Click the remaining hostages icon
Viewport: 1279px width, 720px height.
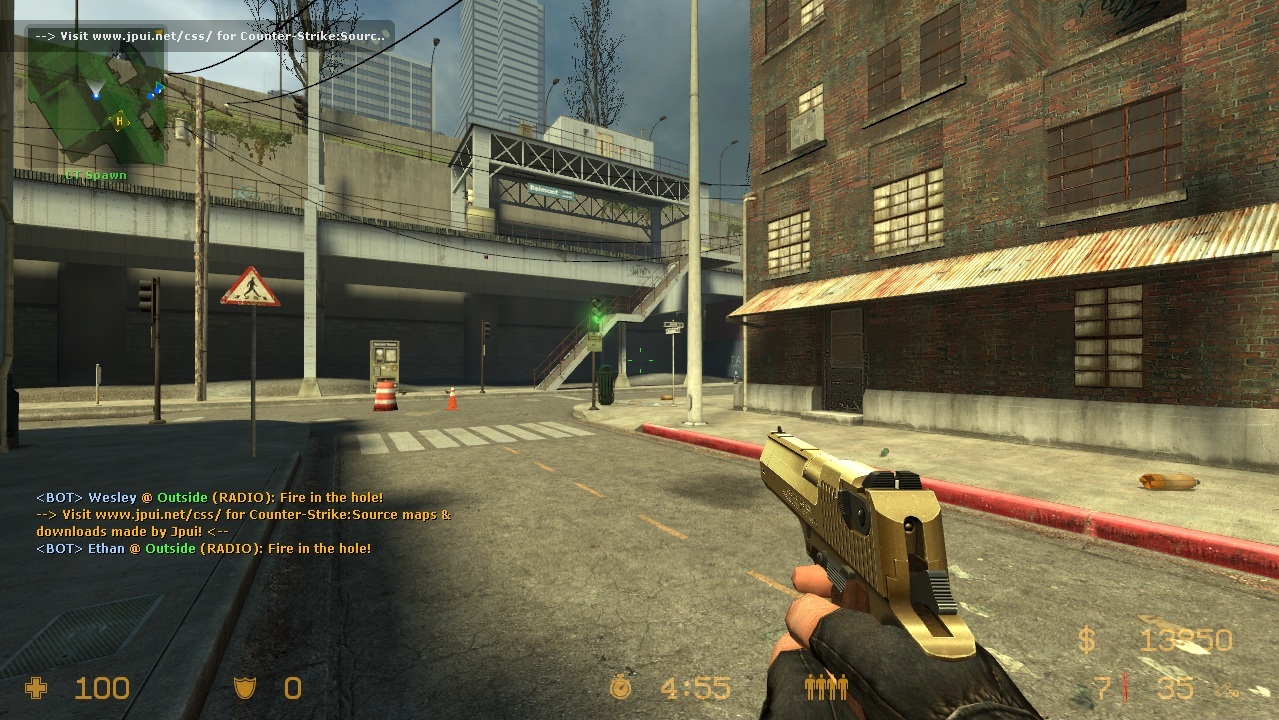[826, 687]
